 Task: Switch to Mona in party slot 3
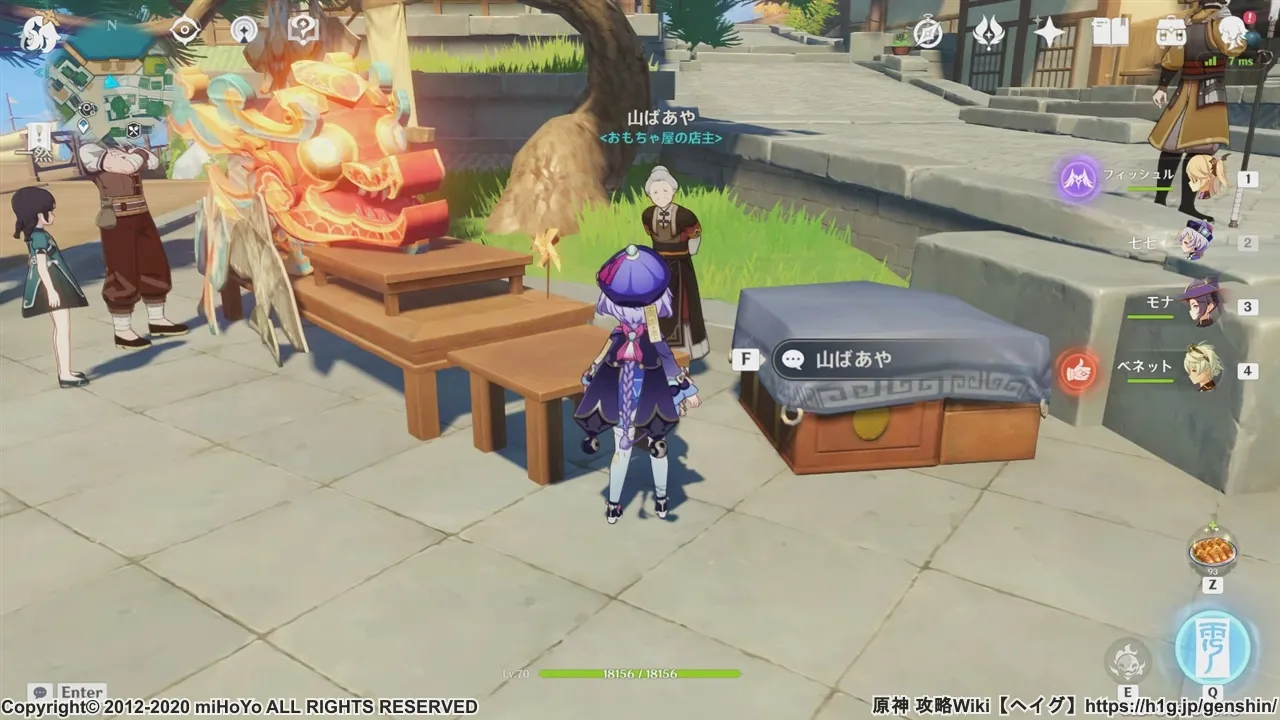pos(1203,306)
